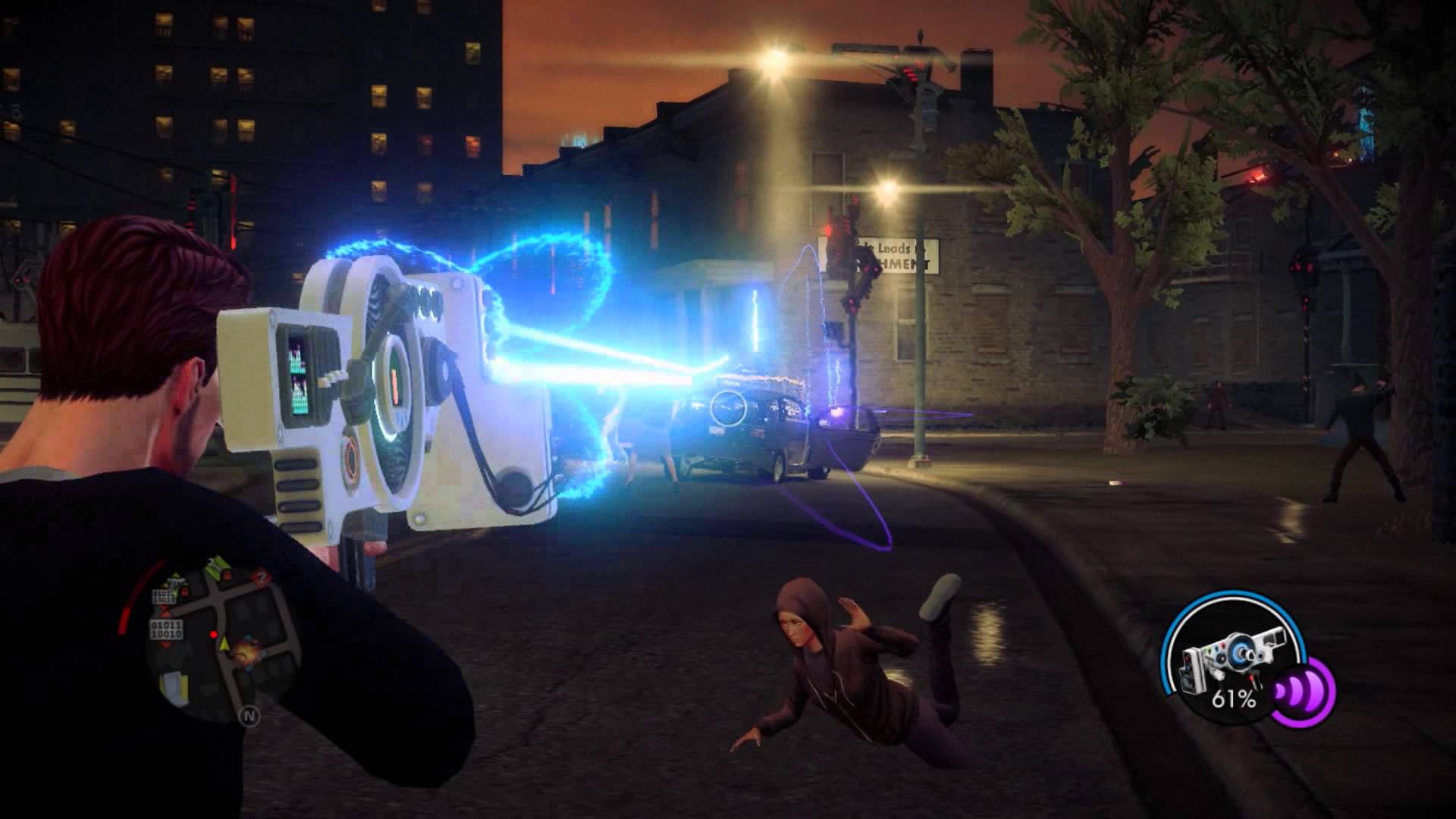Click the 61% ammo percentage label
The width and height of the screenshot is (1456, 819).
pos(1235,698)
